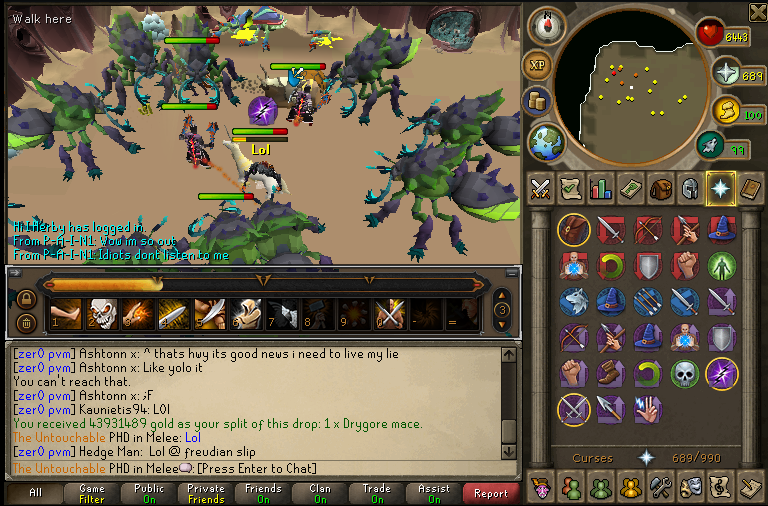
Task: Switch to the worn equipment helmet tab
Action: (x=689, y=187)
